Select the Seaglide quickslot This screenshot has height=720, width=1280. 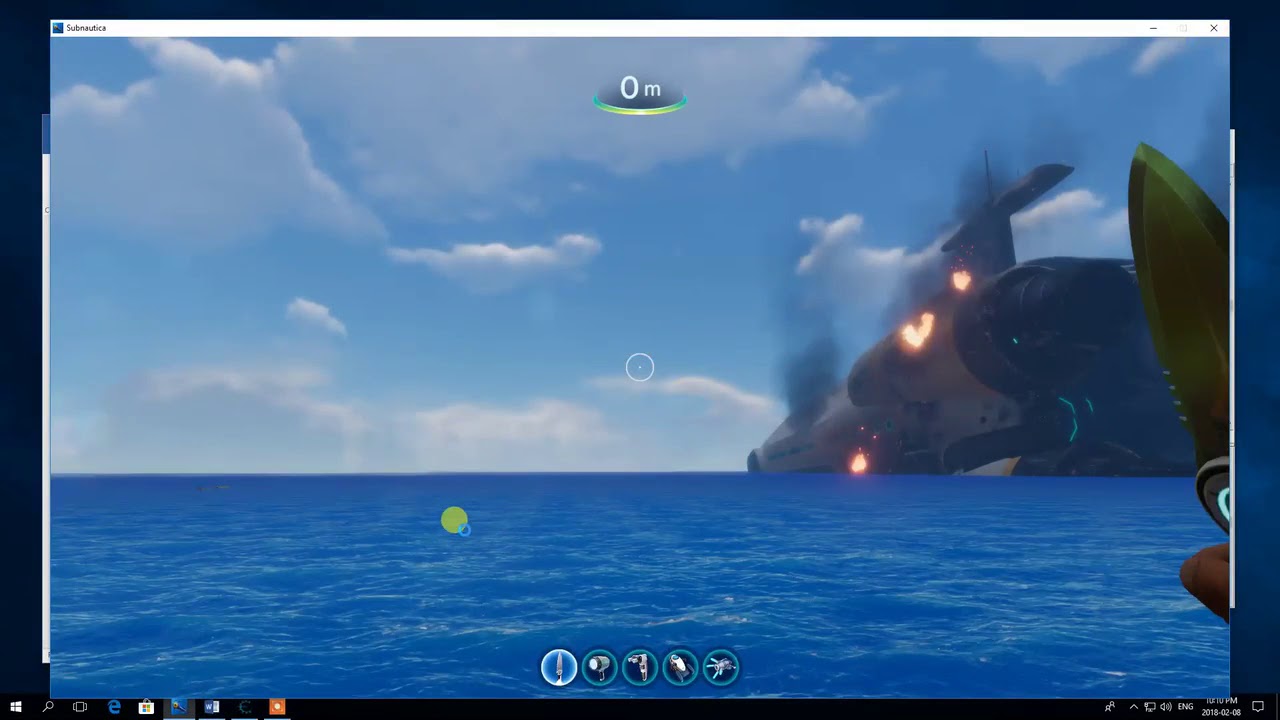pos(680,668)
